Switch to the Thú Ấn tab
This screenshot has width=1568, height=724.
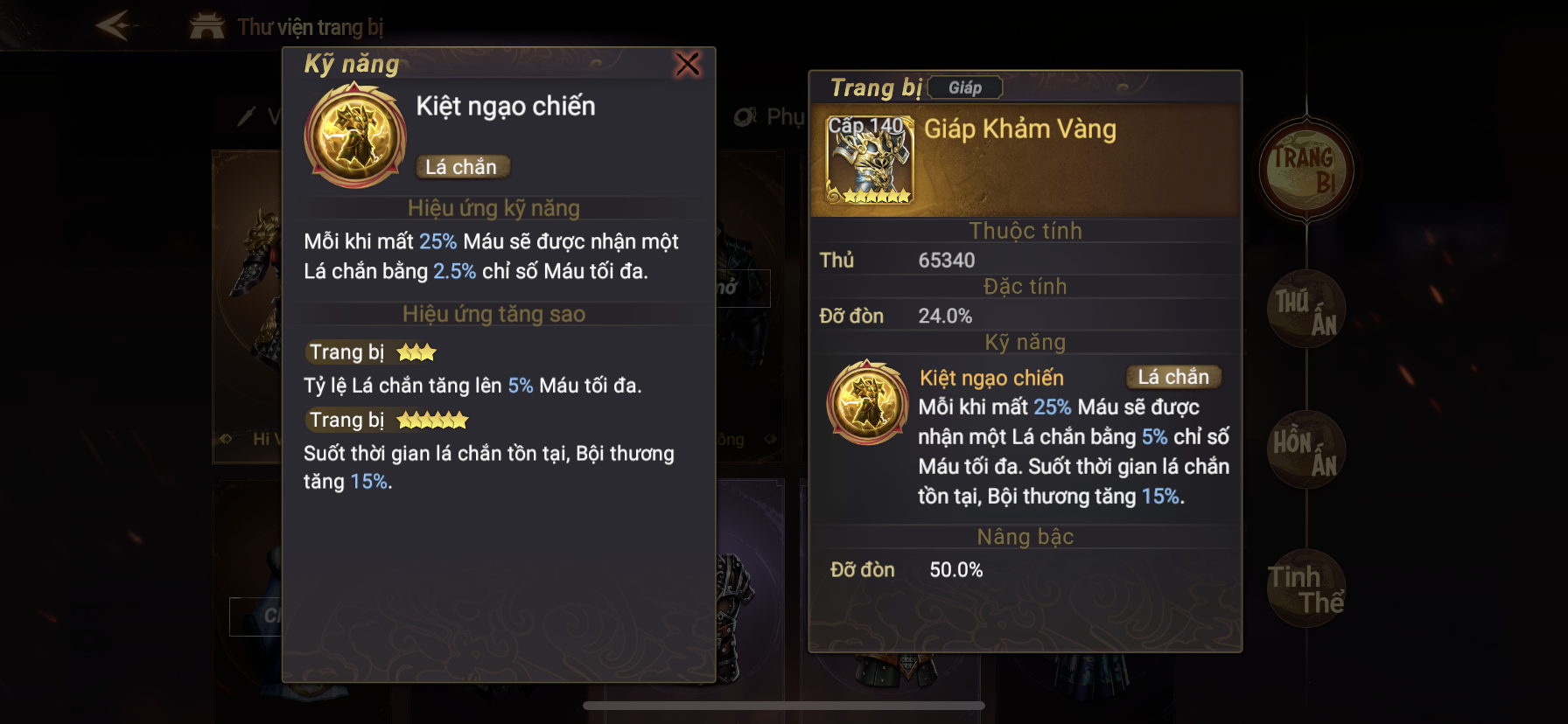[1305, 310]
